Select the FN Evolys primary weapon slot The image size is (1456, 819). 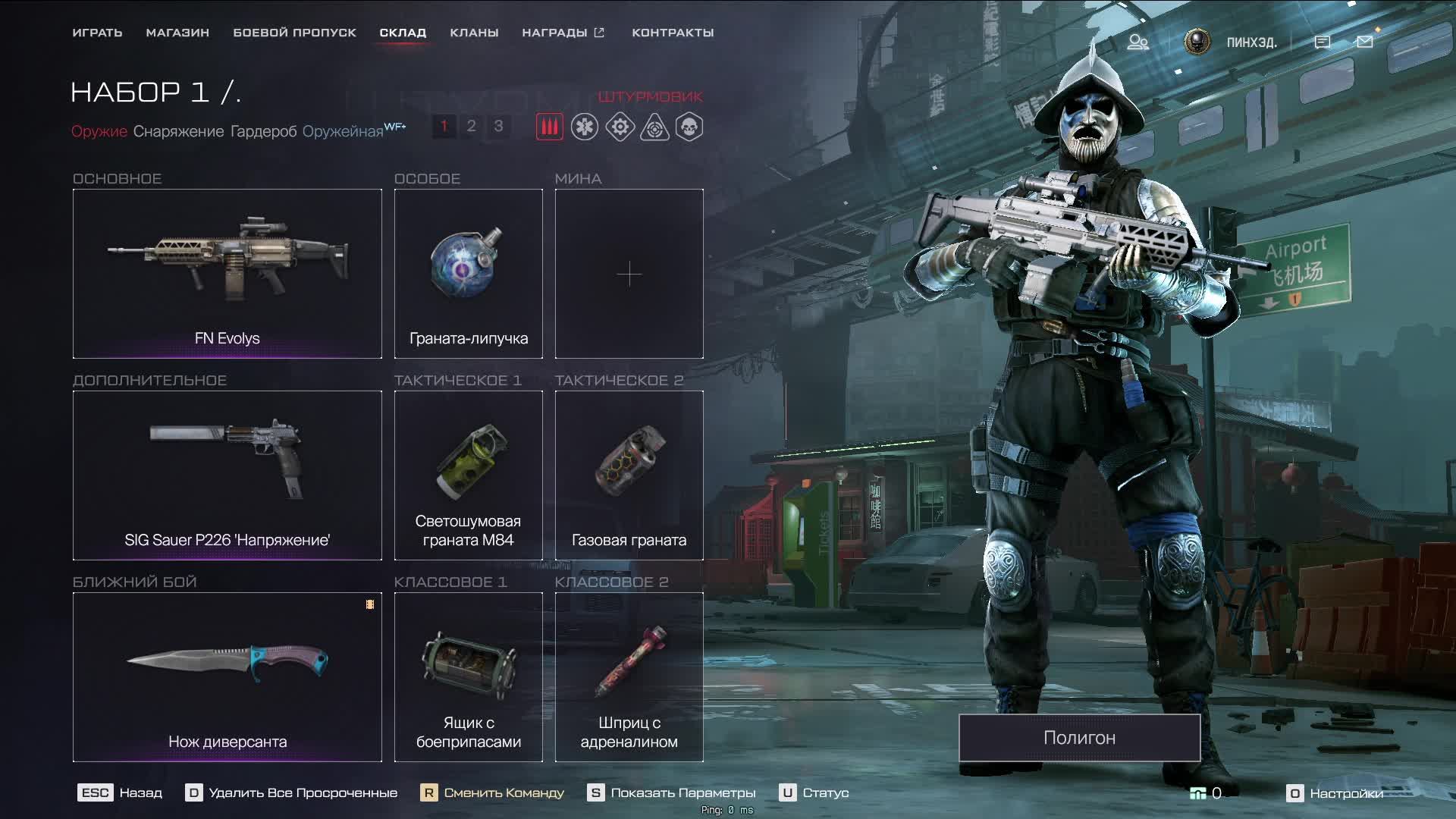click(x=227, y=273)
